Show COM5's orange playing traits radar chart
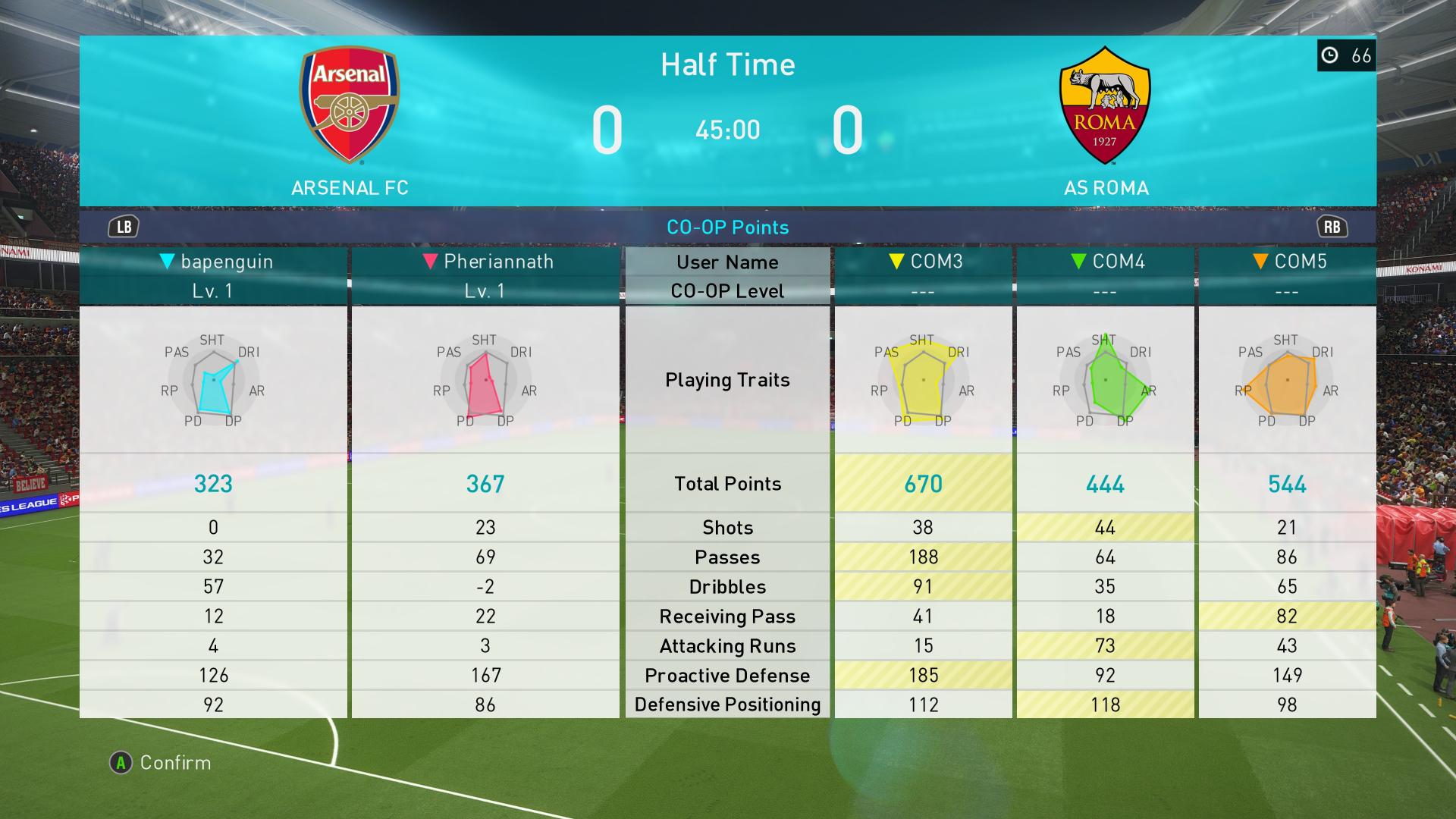 point(1288,381)
